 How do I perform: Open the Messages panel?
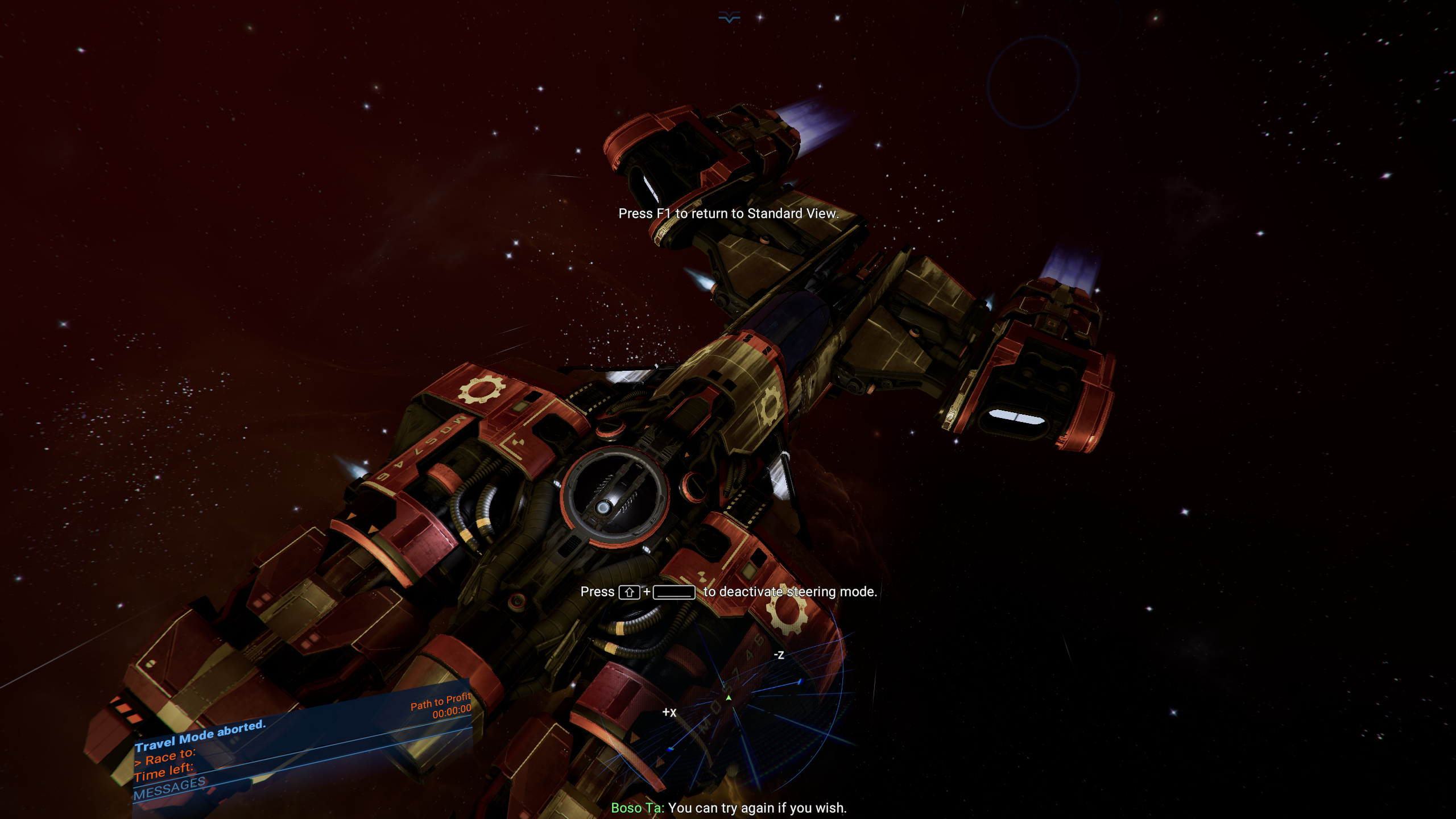click(x=169, y=788)
